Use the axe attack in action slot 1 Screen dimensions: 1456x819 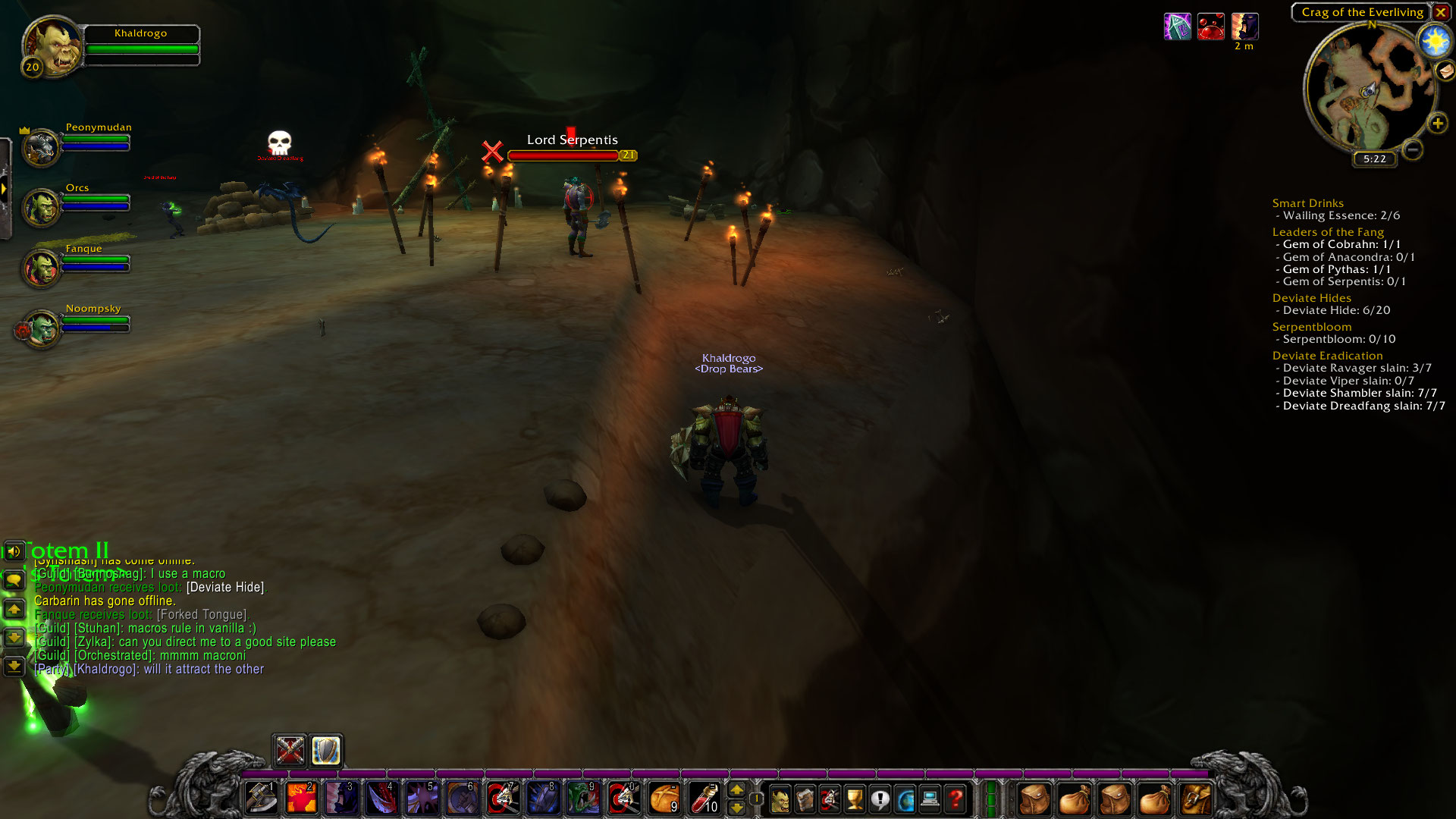click(x=261, y=799)
